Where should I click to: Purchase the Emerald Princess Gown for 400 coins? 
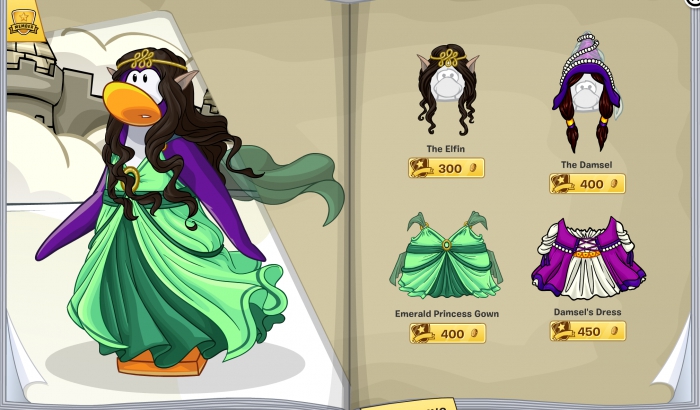pos(446,333)
